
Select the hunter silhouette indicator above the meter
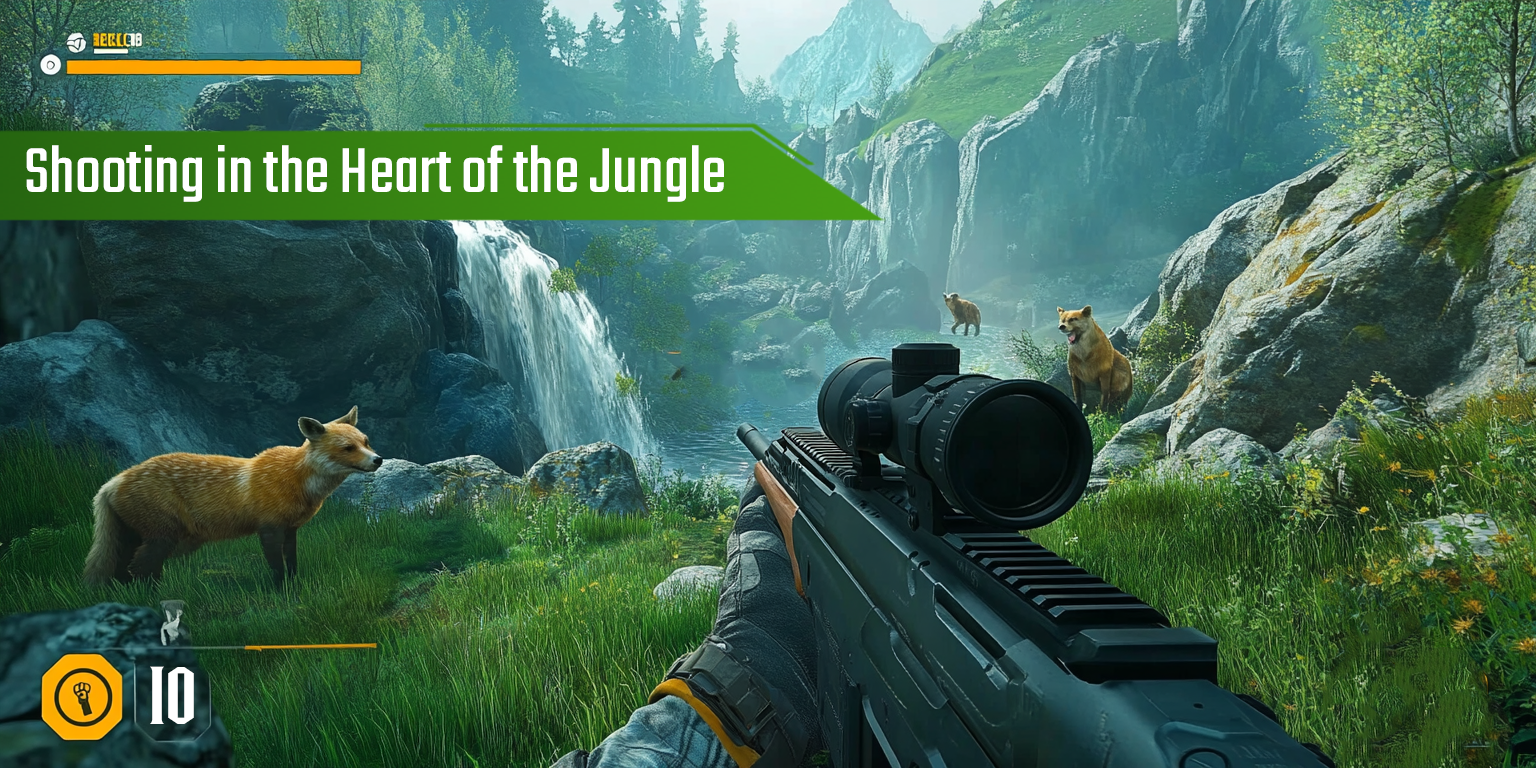170,620
